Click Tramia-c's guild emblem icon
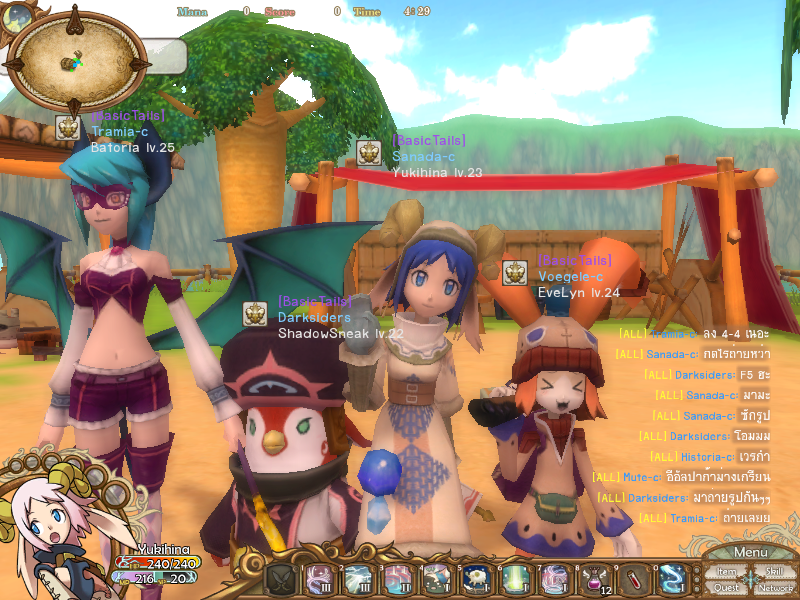800x600 pixels. [69, 126]
